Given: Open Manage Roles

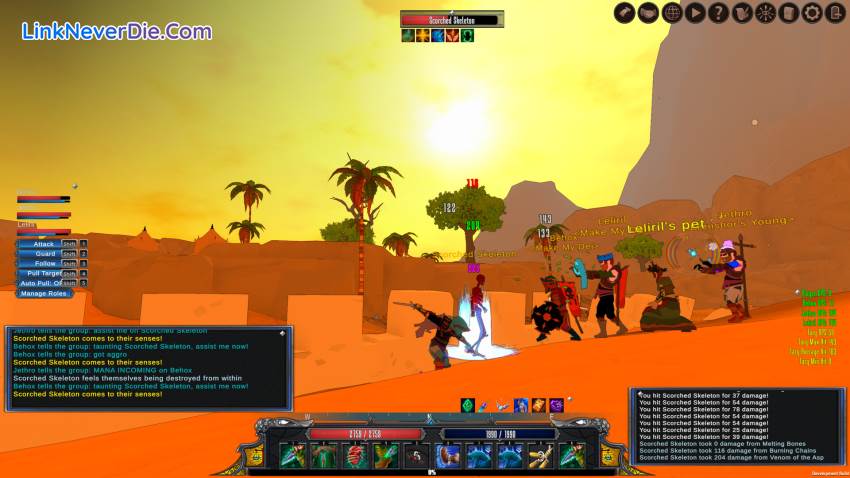Looking at the screenshot, I should pos(45,293).
